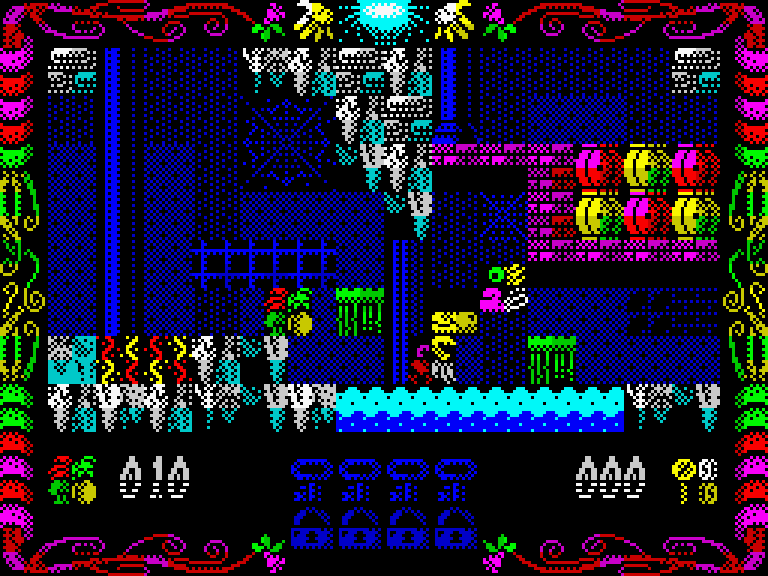
Task: Select the yellow key icon
Action: tap(684, 479)
